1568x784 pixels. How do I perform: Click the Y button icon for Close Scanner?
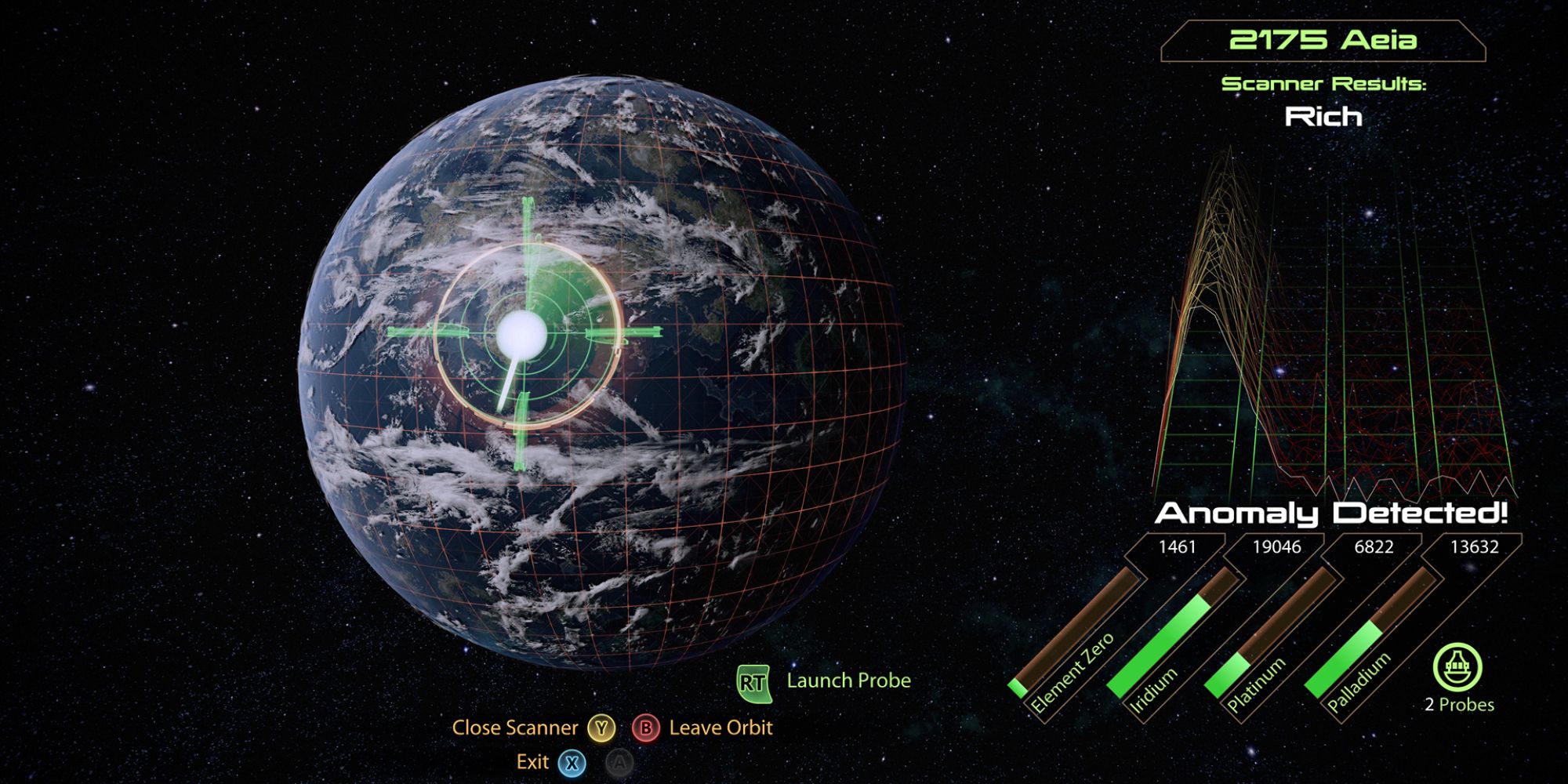point(600,728)
